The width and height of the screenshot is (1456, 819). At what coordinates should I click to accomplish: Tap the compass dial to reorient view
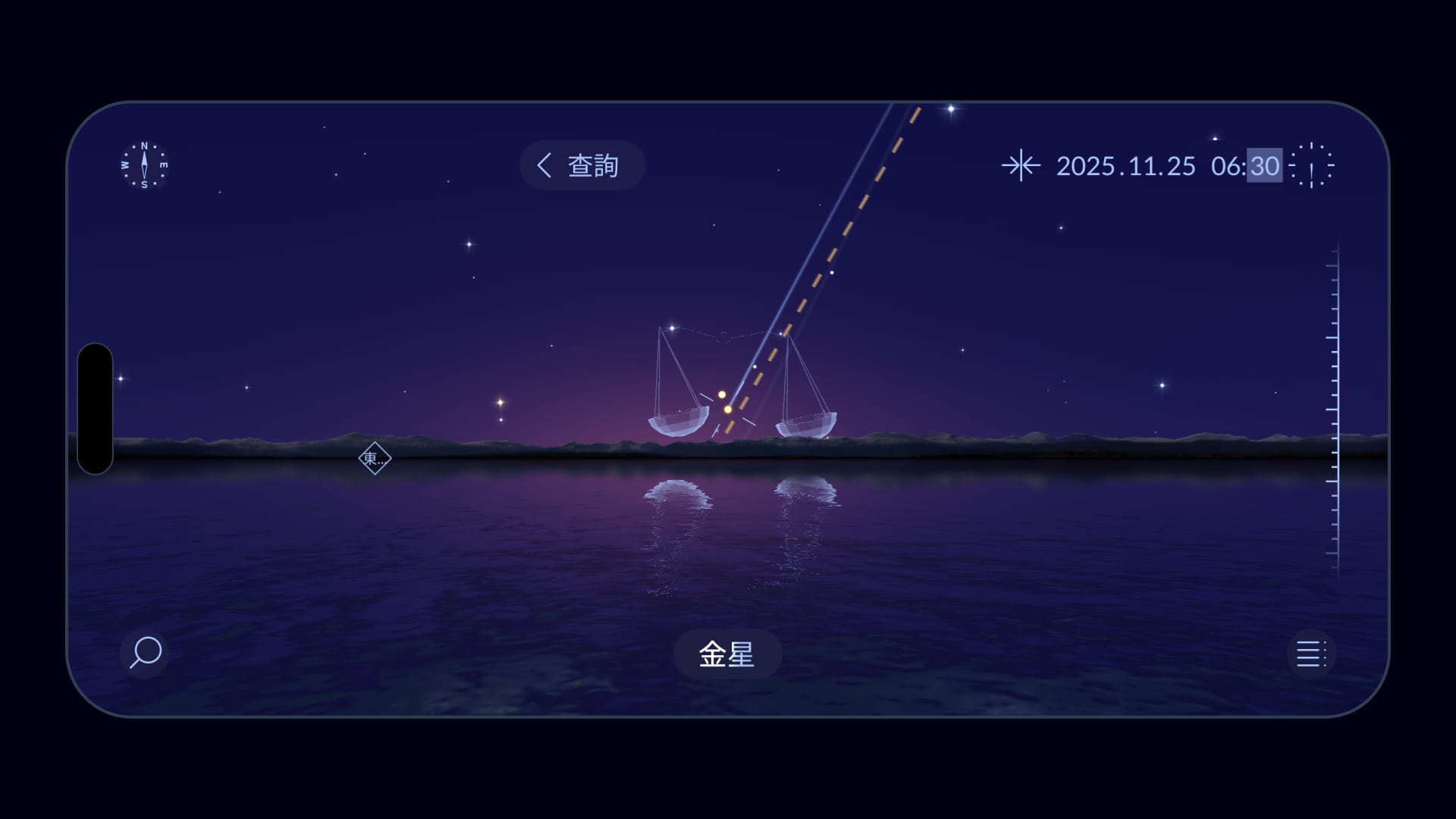tap(144, 167)
